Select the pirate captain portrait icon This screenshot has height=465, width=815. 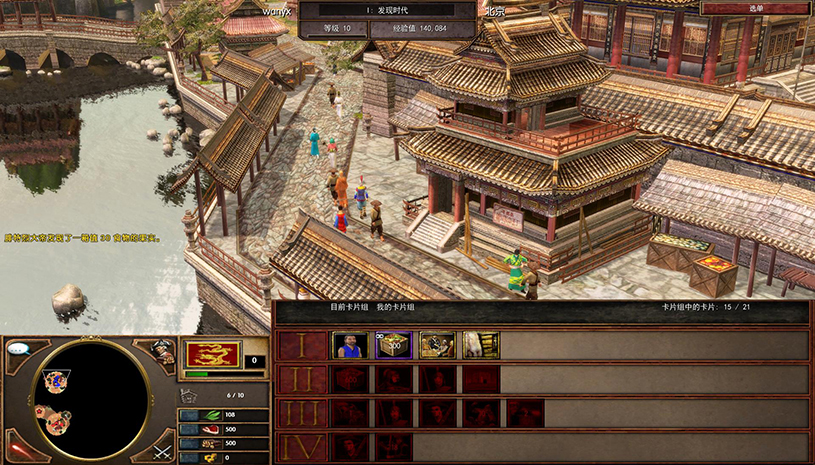coord(163,351)
